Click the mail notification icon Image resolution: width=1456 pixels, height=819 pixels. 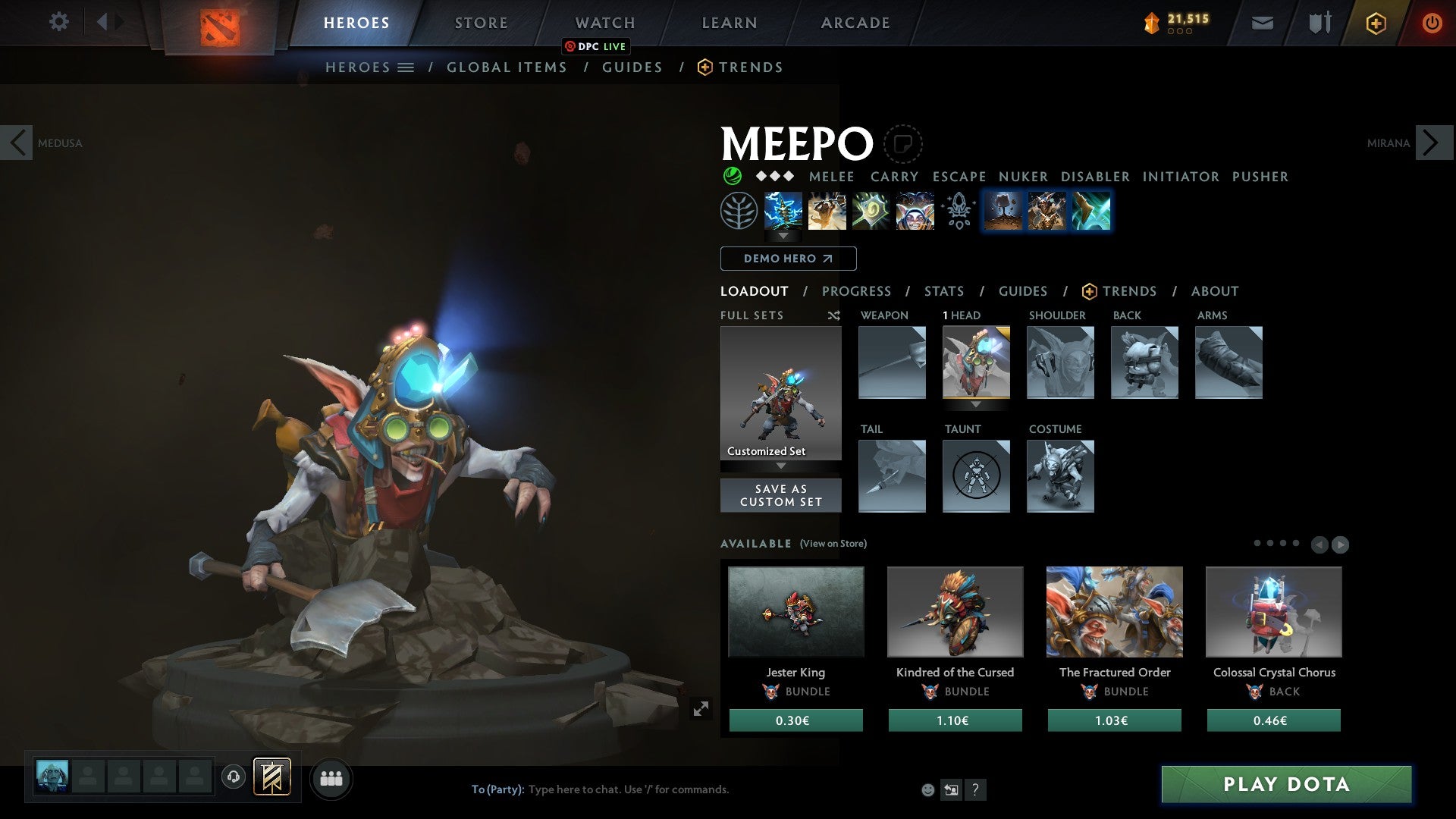click(x=1261, y=23)
